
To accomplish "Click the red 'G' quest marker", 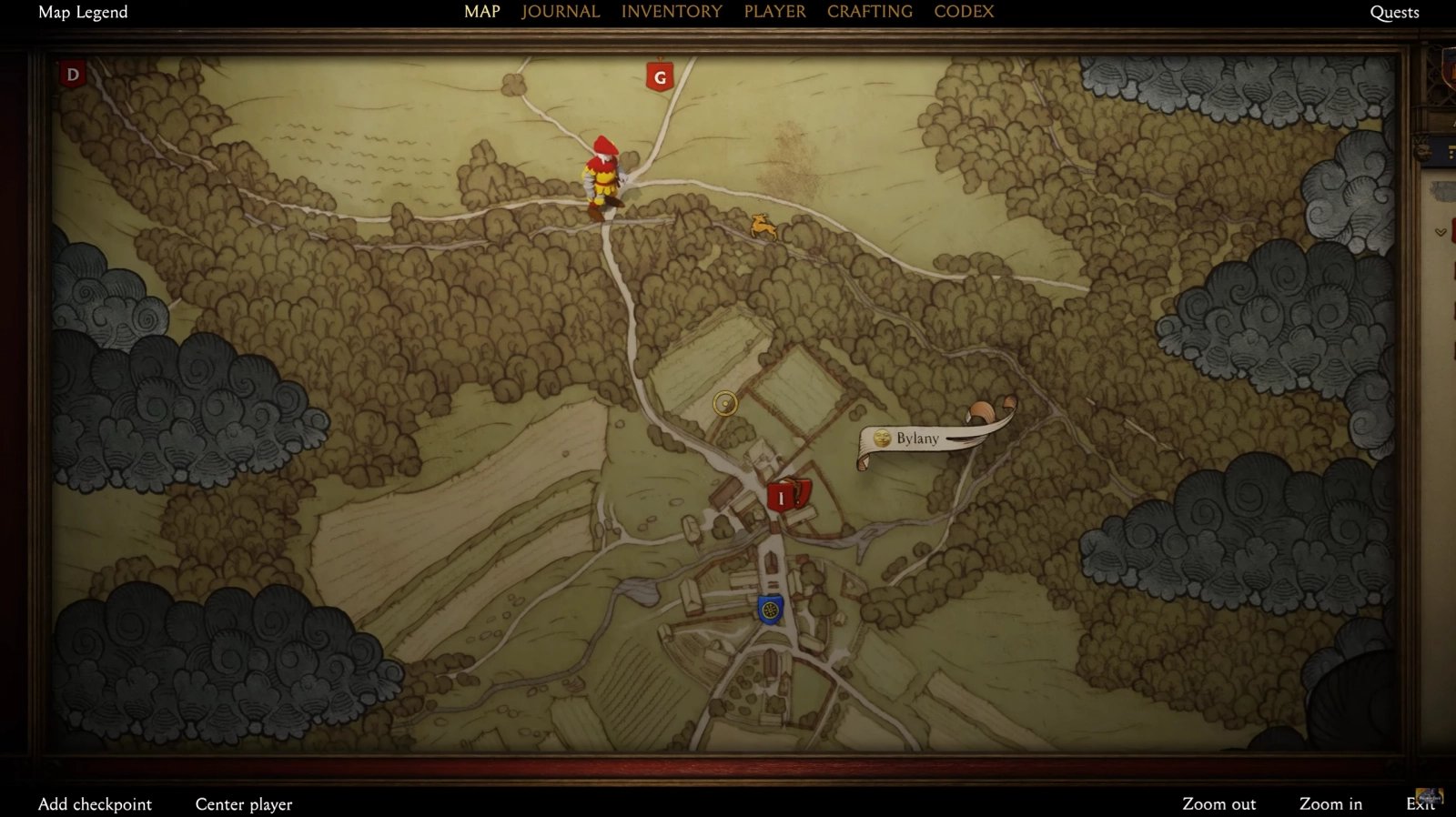I will [x=659, y=76].
